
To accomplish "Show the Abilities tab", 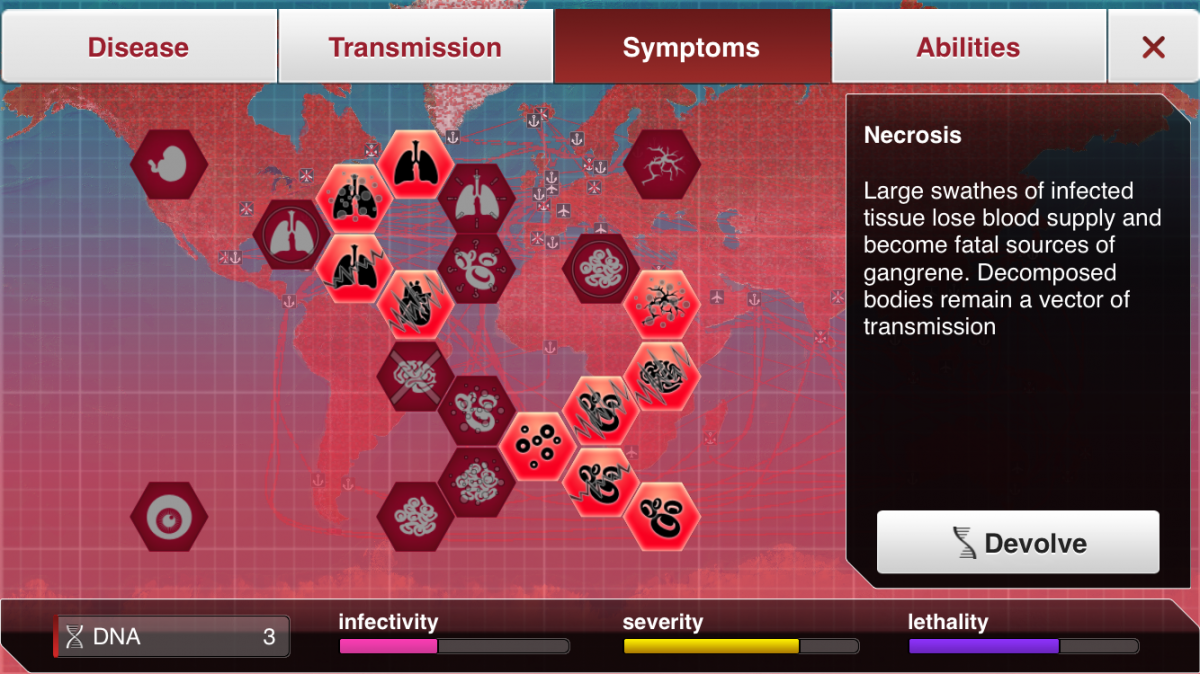I will click(x=968, y=47).
